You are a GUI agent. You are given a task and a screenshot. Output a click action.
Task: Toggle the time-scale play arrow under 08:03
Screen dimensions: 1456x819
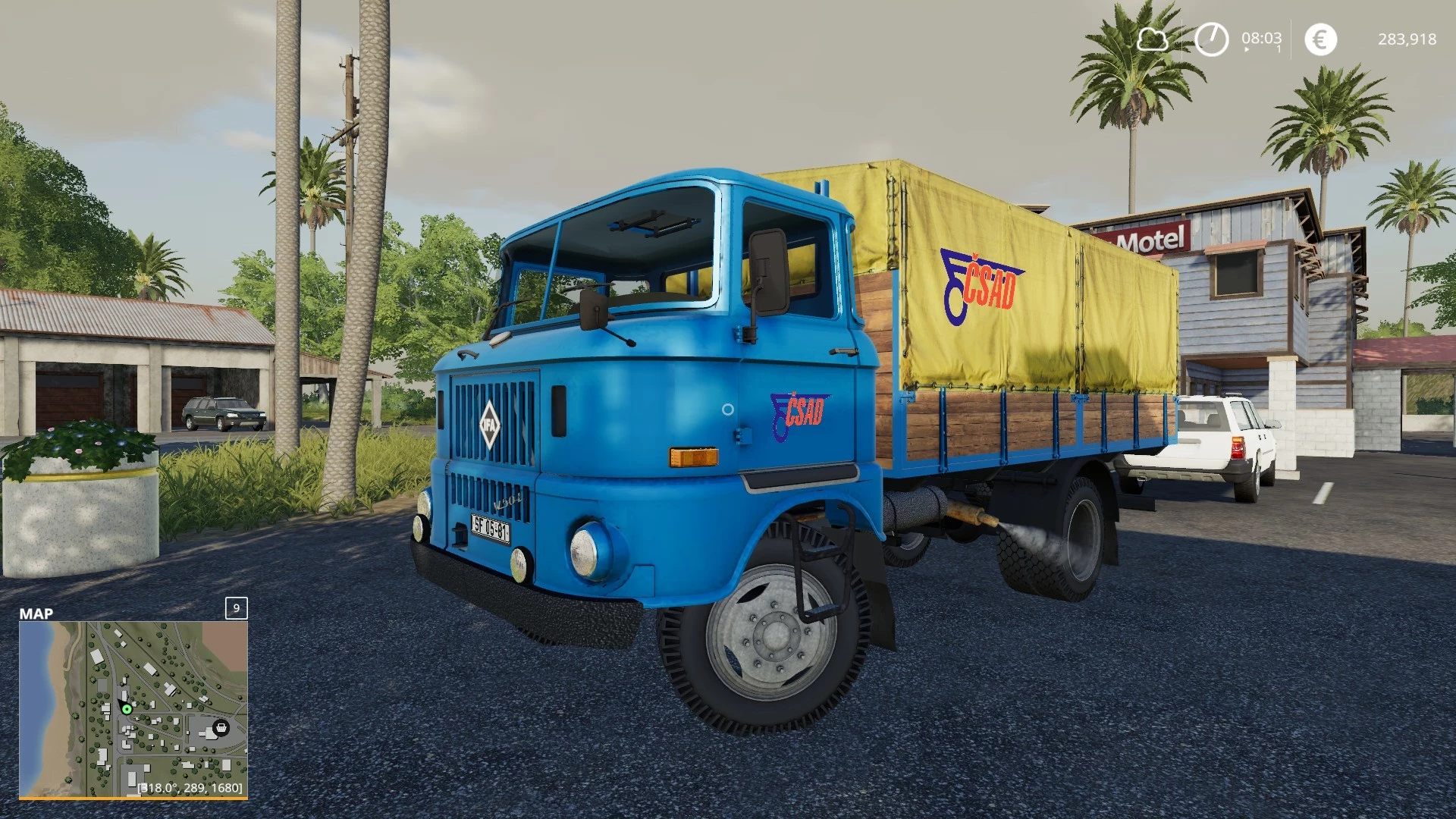click(x=1247, y=49)
